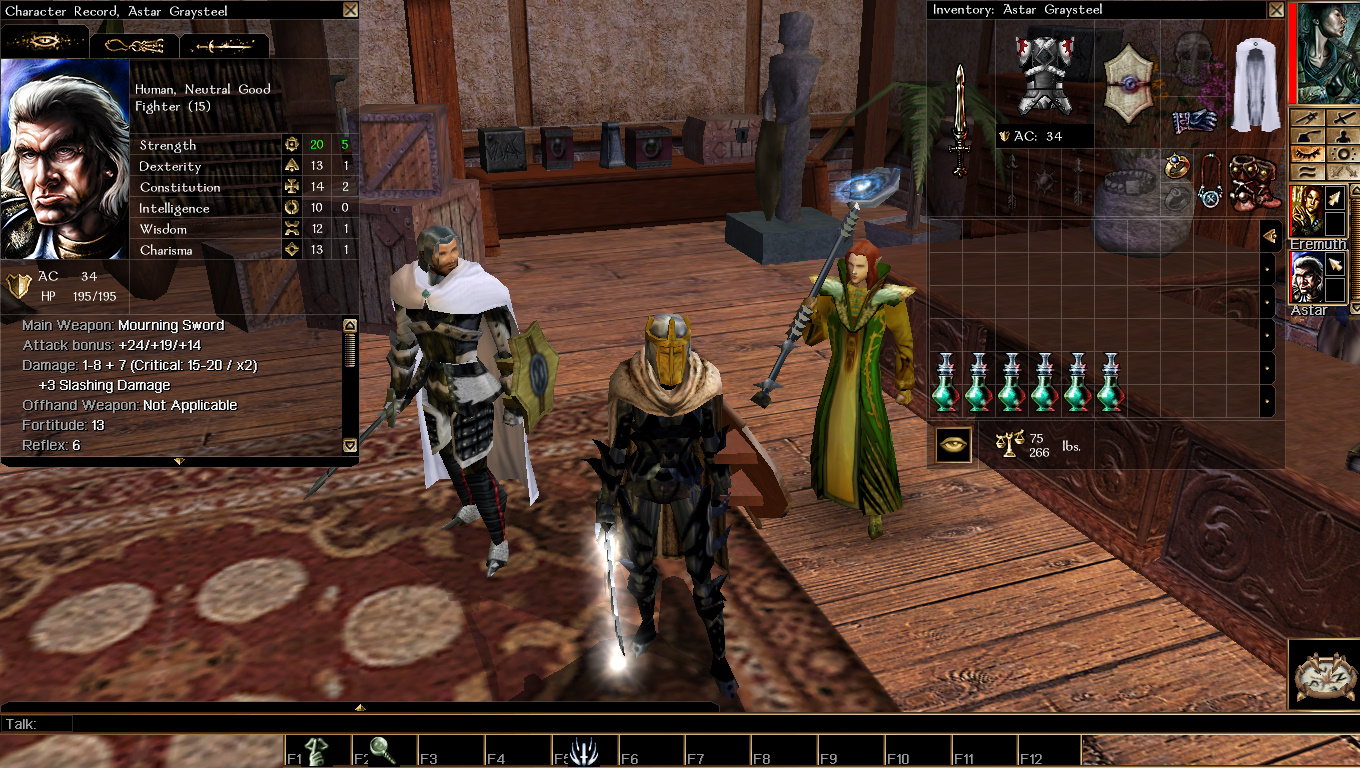Image resolution: width=1360 pixels, height=768 pixels.
Task: Switch to the sword tab in the character record
Action: point(222,44)
